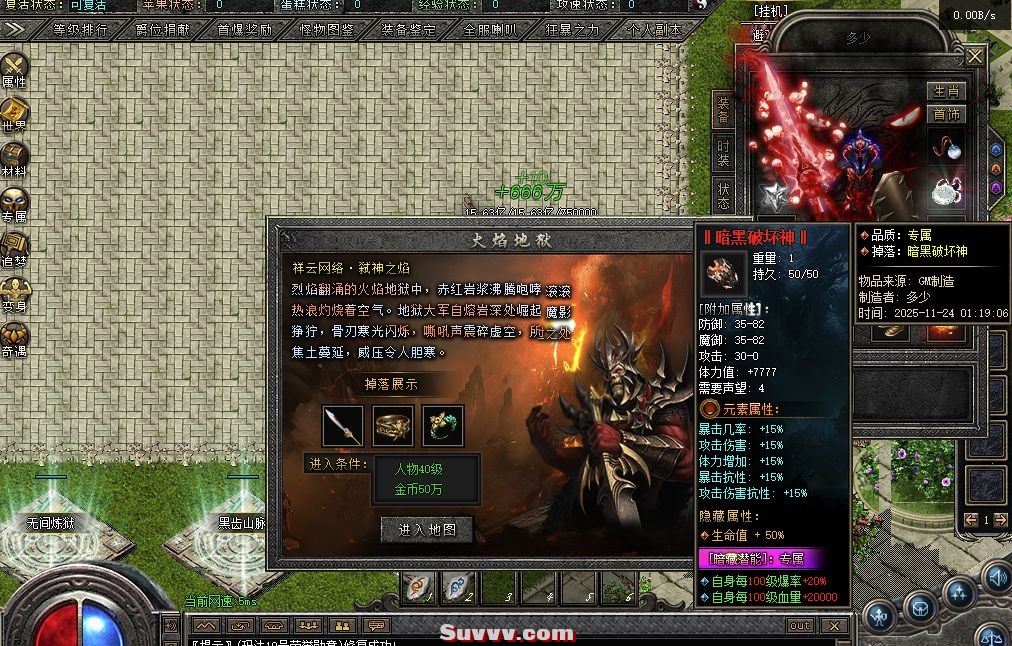Open the 材料 materials side icon
Image resolution: width=1012 pixels, height=646 pixels.
click(14, 161)
